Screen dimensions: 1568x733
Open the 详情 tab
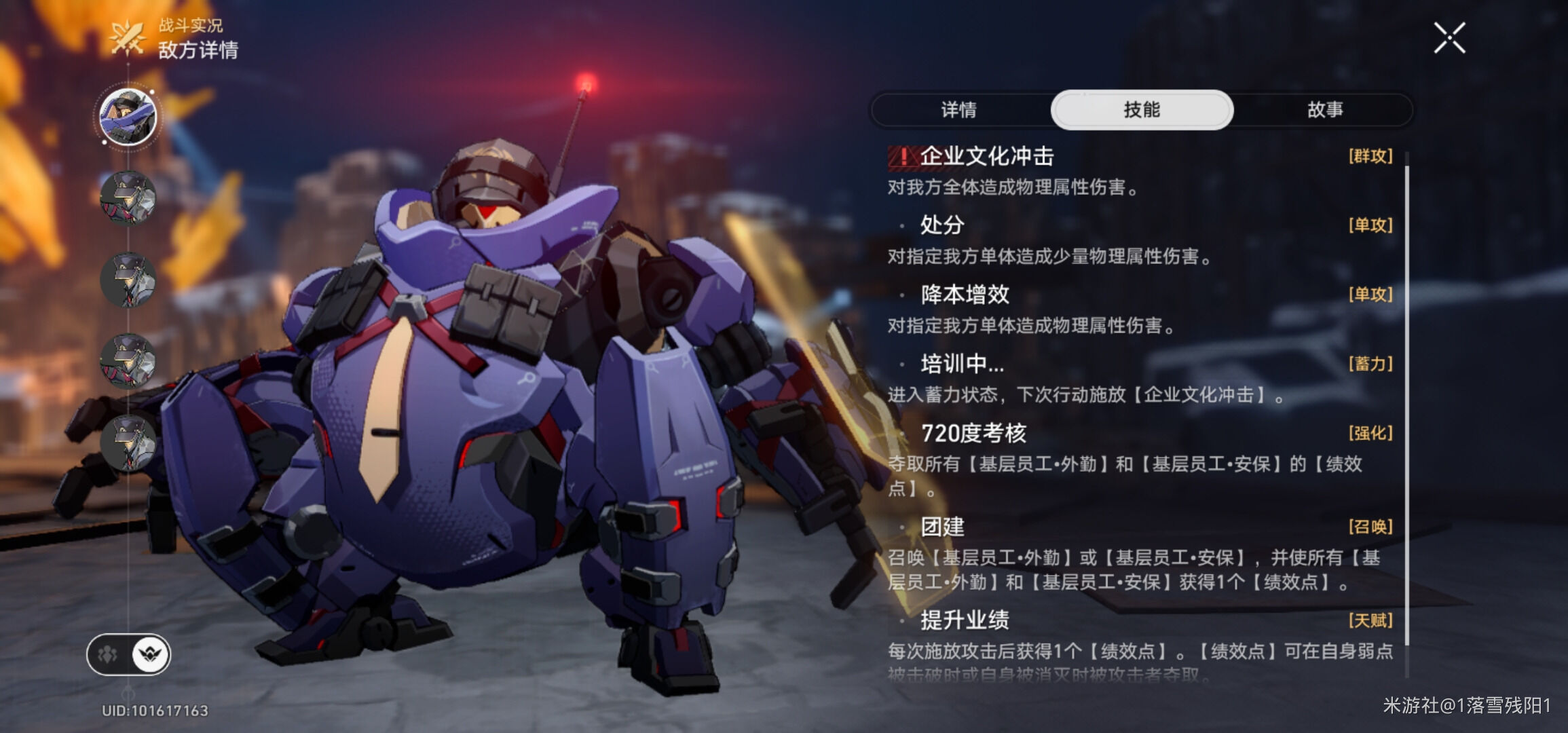click(960, 112)
